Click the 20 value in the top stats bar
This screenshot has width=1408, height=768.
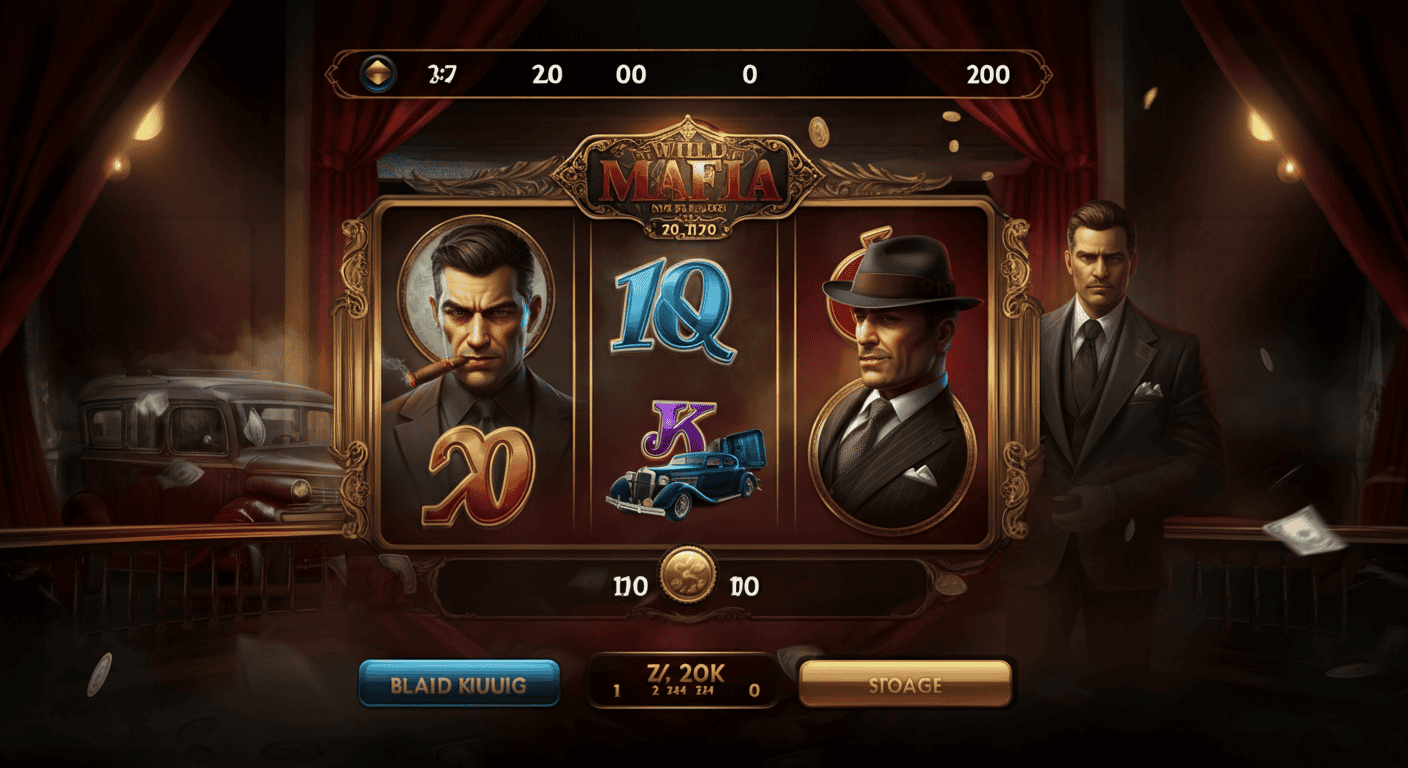pyautogui.click(x=546, y=73)
